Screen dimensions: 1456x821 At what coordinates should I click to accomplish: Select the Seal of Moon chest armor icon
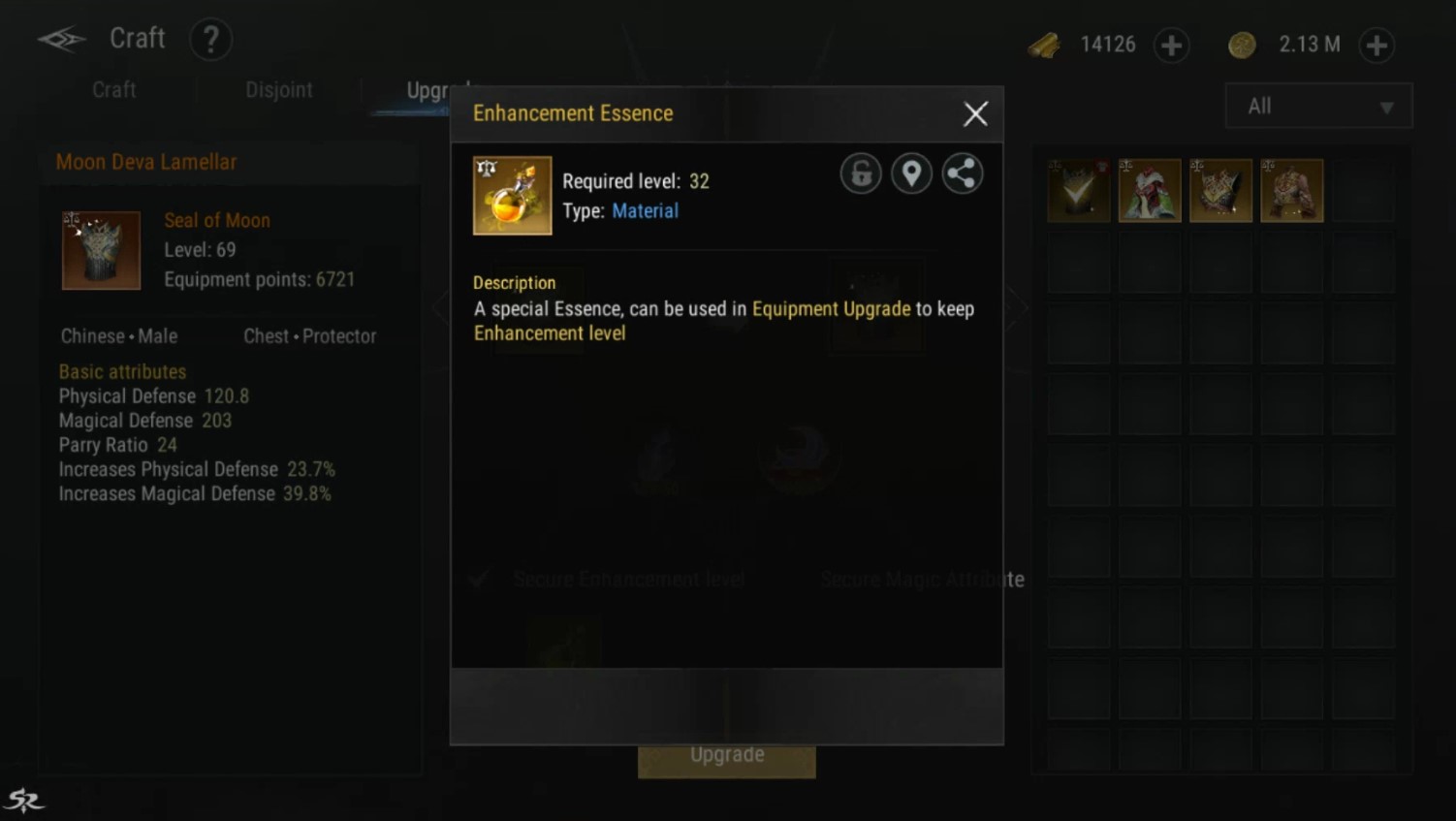click(102, 251)
